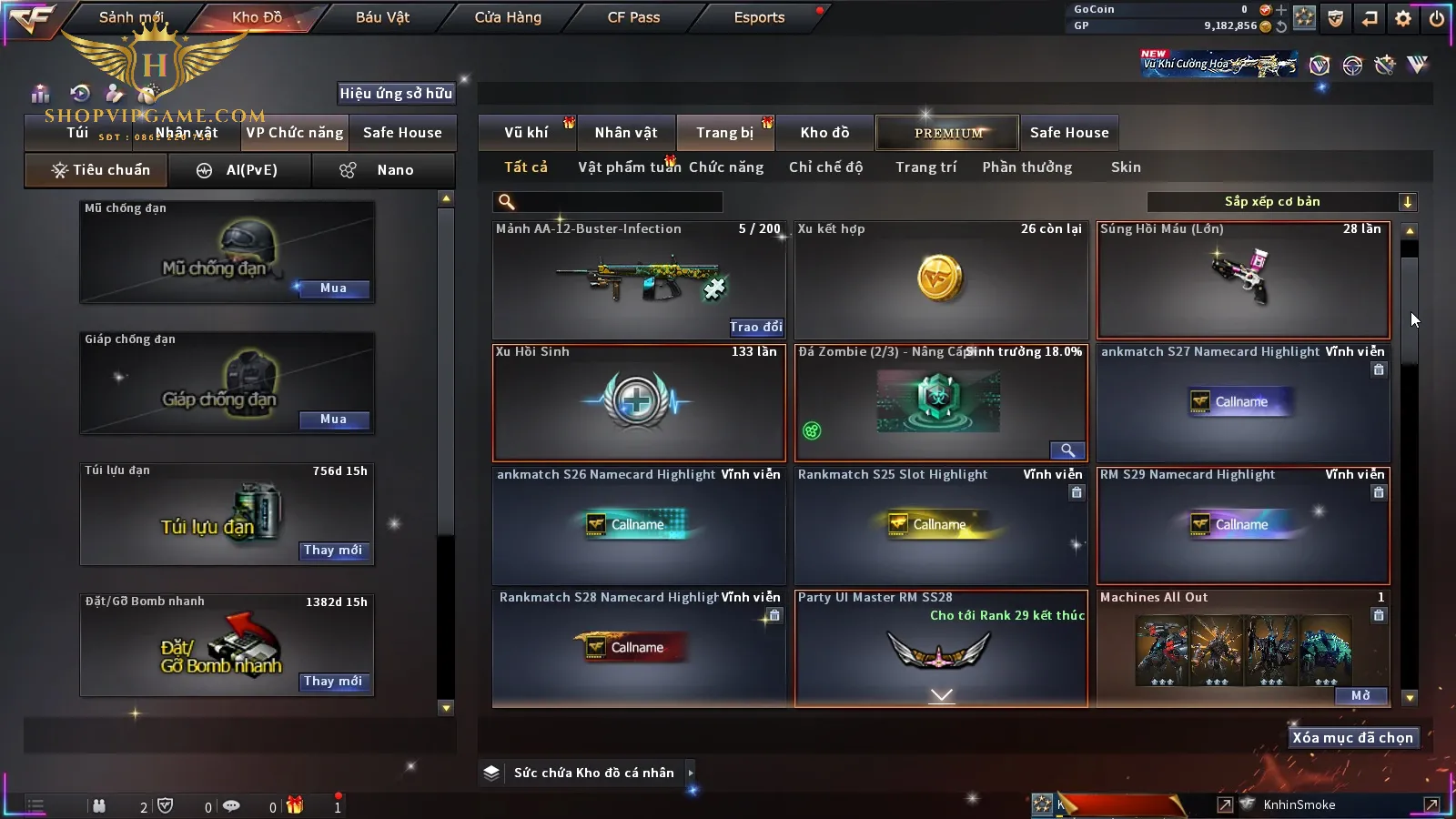Screen dimensions: 1456x819
Task: Click Xóa mục đã chọn button
Action: 1352,738
